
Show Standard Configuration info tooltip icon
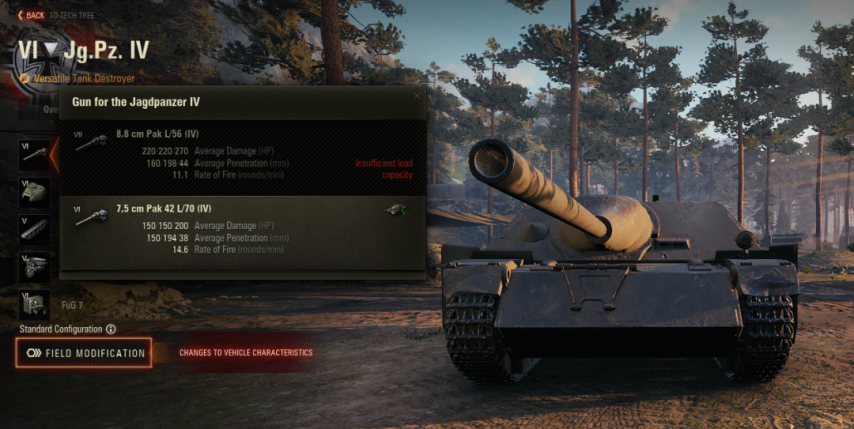(111, 329)
